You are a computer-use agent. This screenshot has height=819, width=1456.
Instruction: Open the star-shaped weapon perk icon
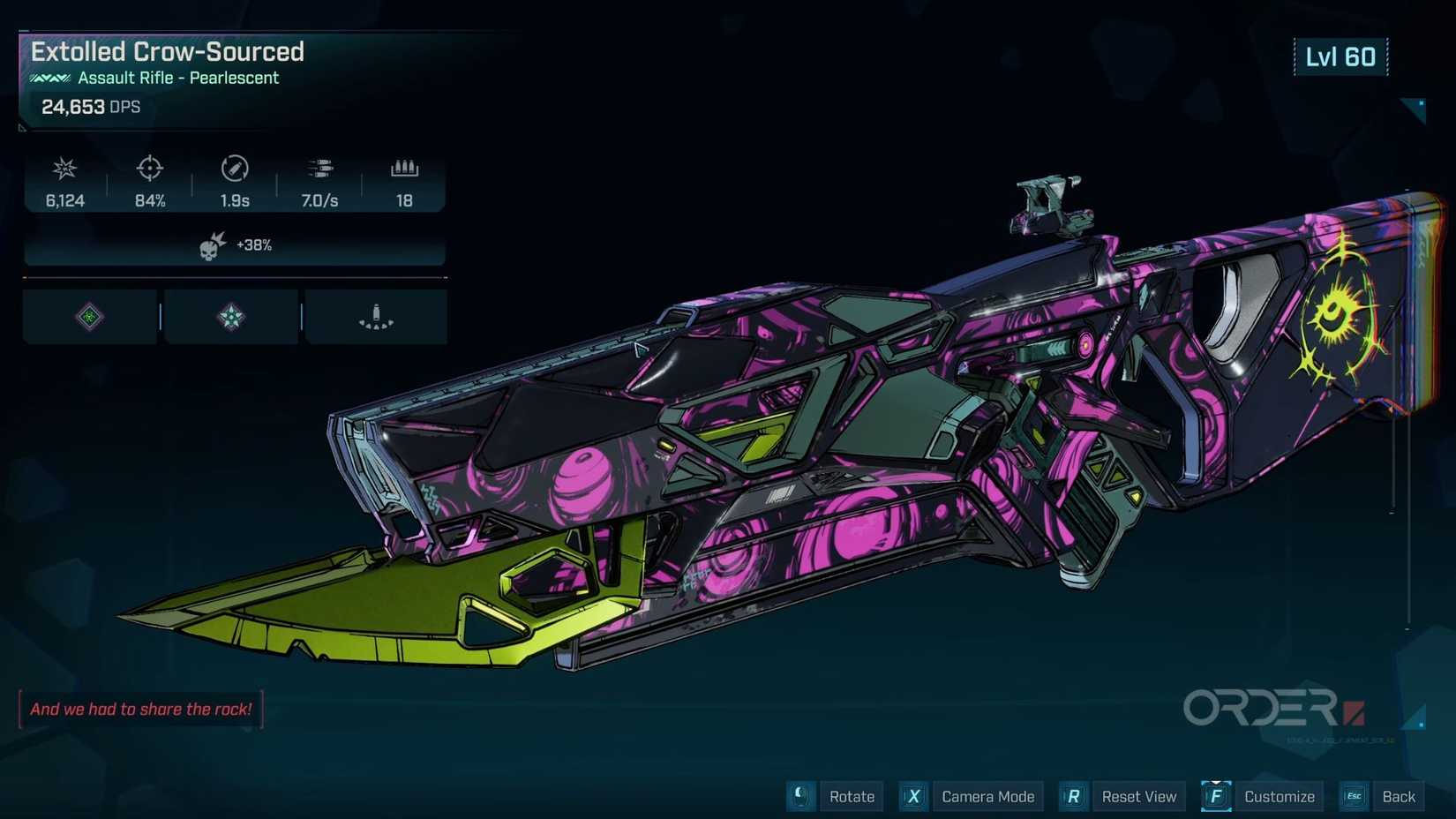tap(231, 317)
